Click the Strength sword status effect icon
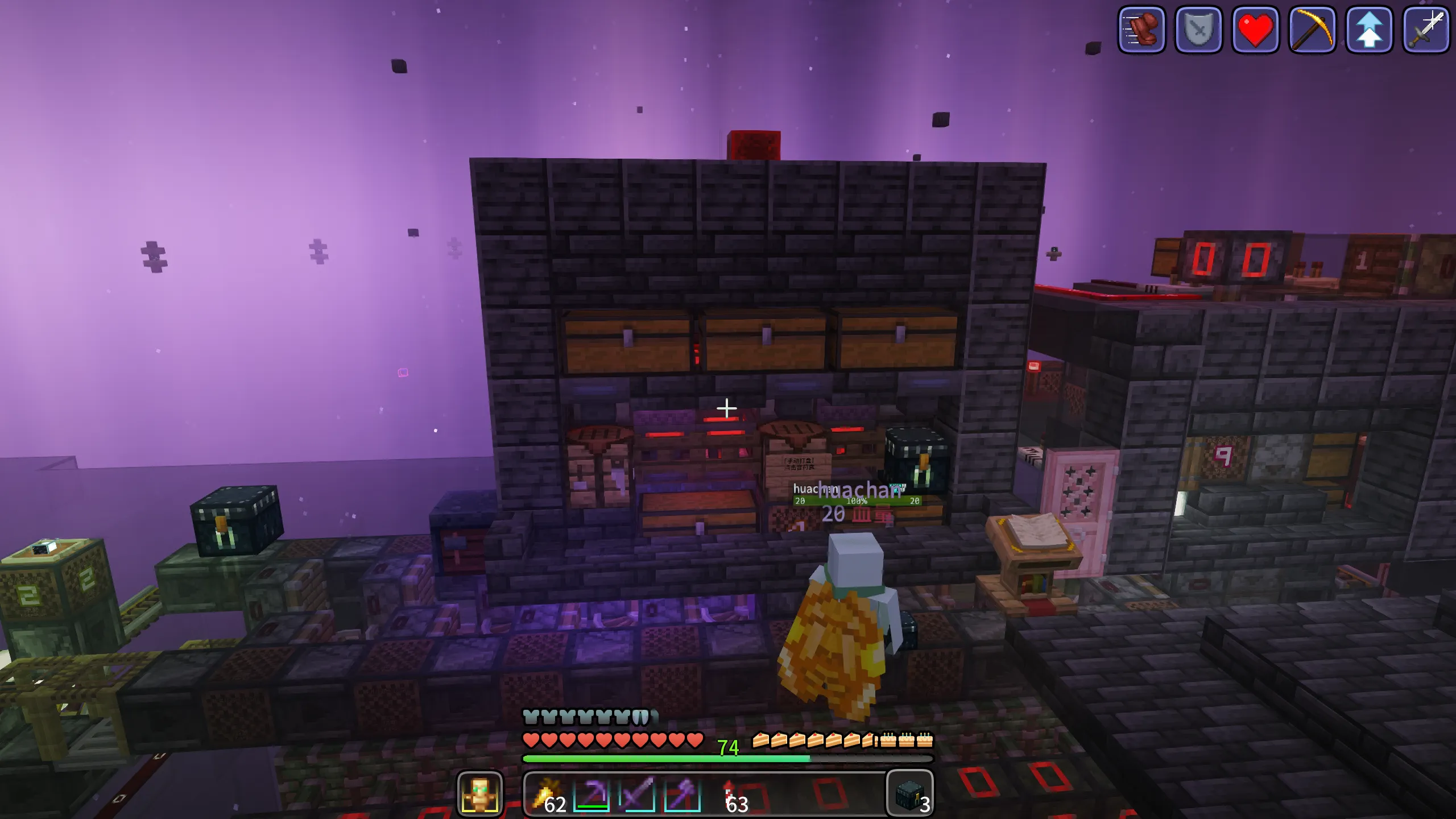The image size is (1456, 819). coord(1426,30)
